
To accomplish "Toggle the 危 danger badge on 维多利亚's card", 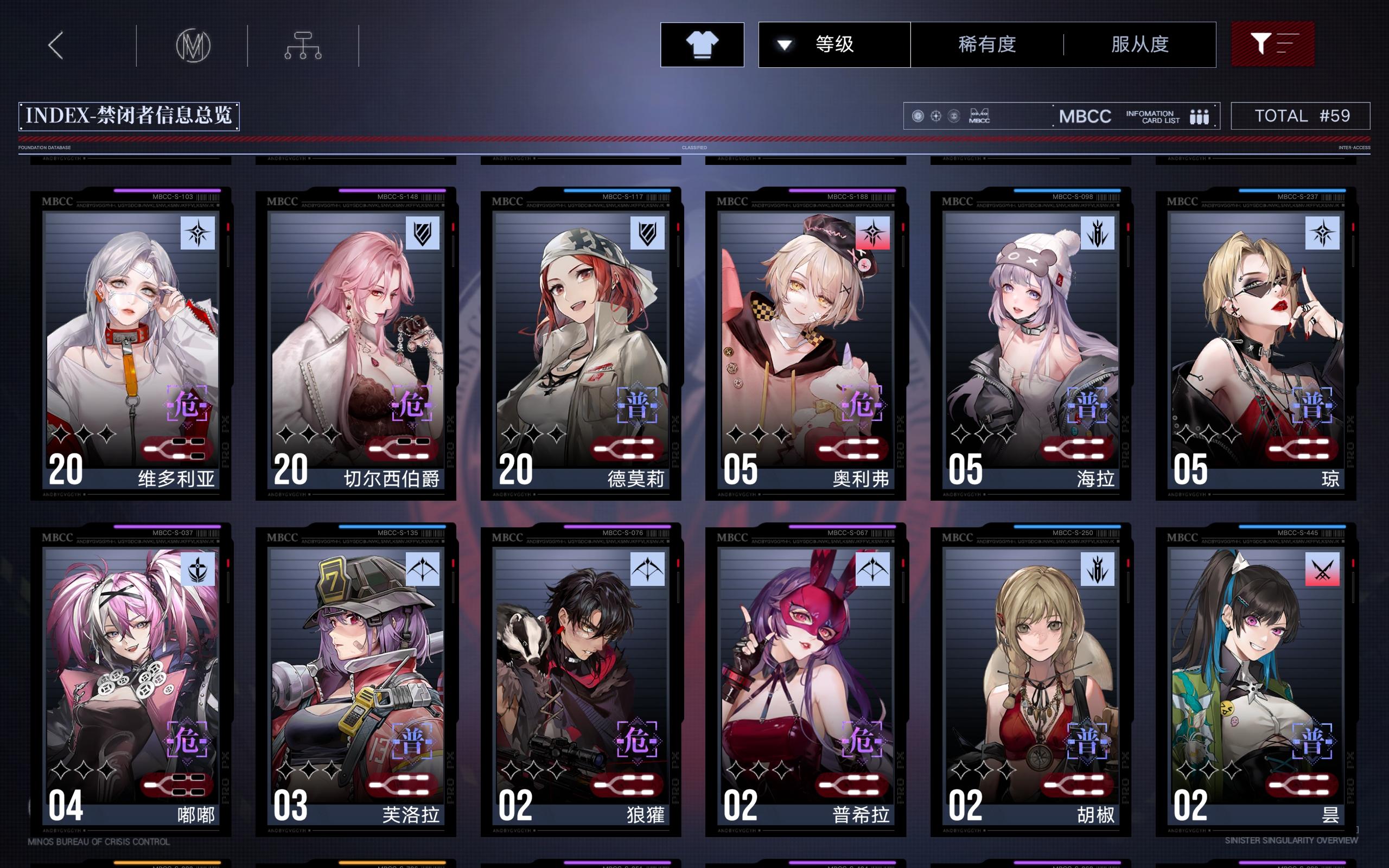I will coord(188,404).
